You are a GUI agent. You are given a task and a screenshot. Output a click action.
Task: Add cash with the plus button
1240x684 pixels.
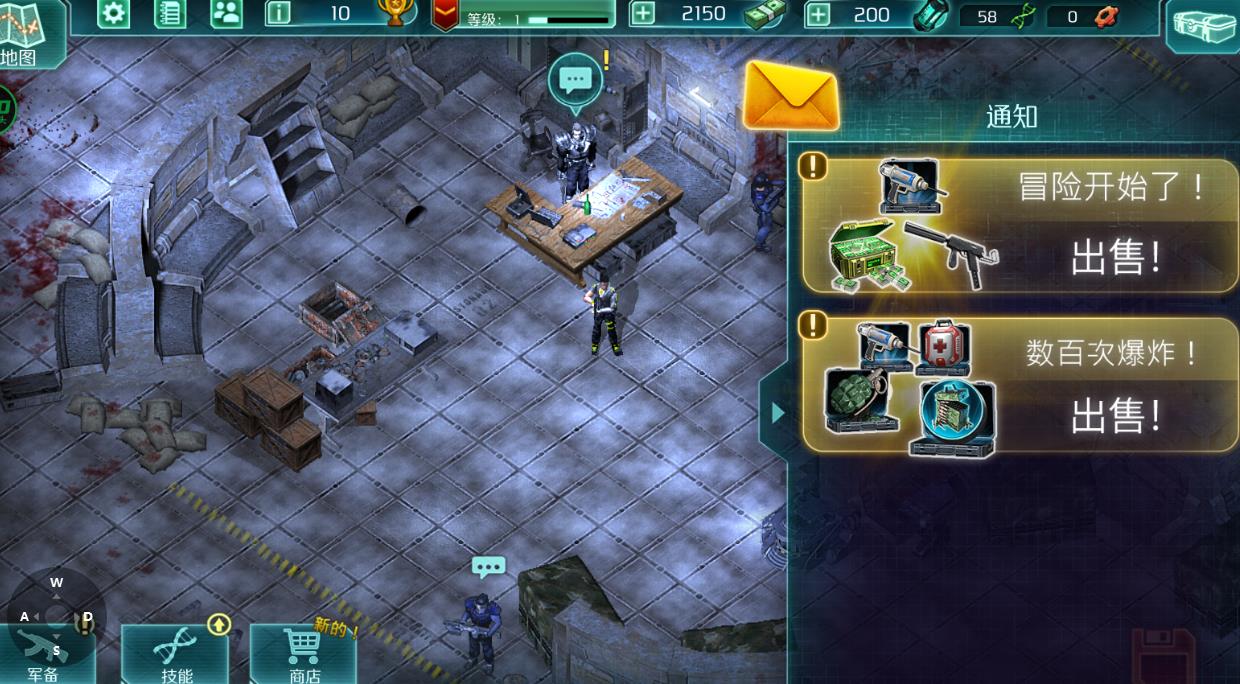[643, 14]
